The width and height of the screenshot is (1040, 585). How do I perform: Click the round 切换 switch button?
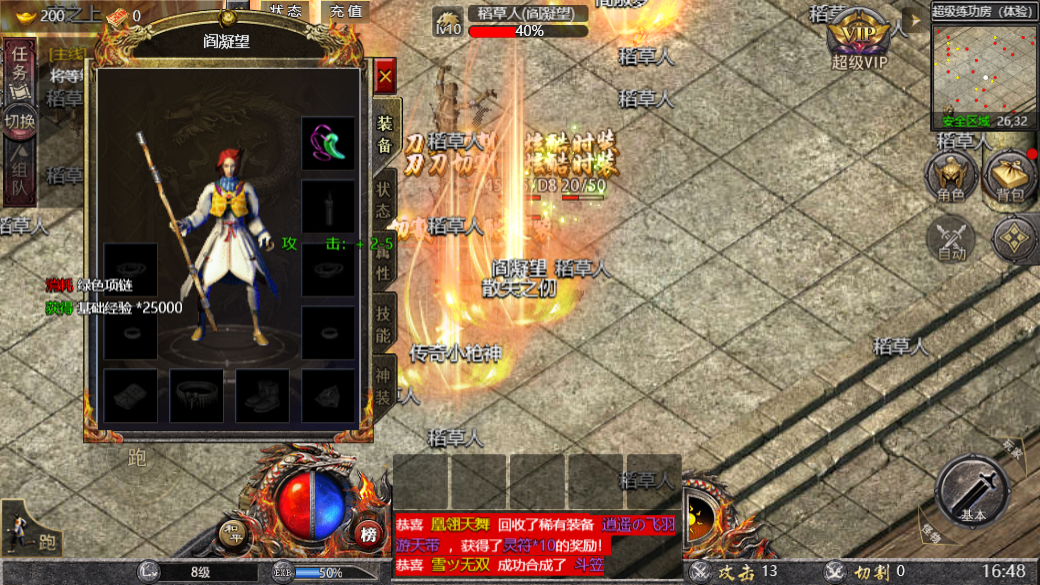tap(20, 122)
